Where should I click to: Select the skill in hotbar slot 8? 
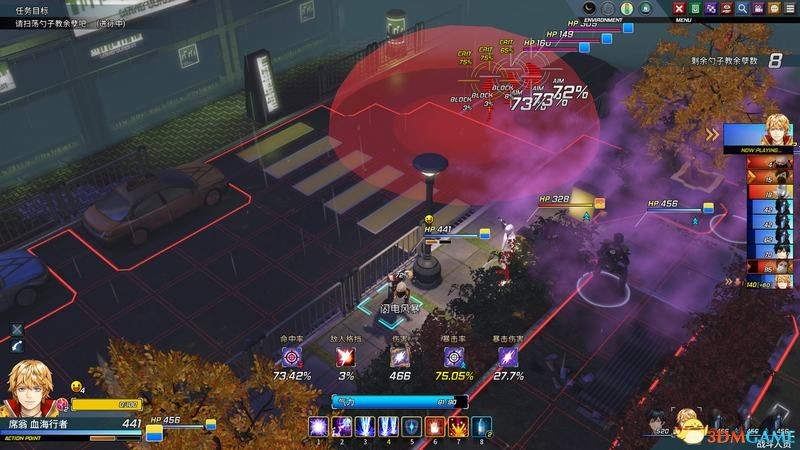tap(482, 427)
